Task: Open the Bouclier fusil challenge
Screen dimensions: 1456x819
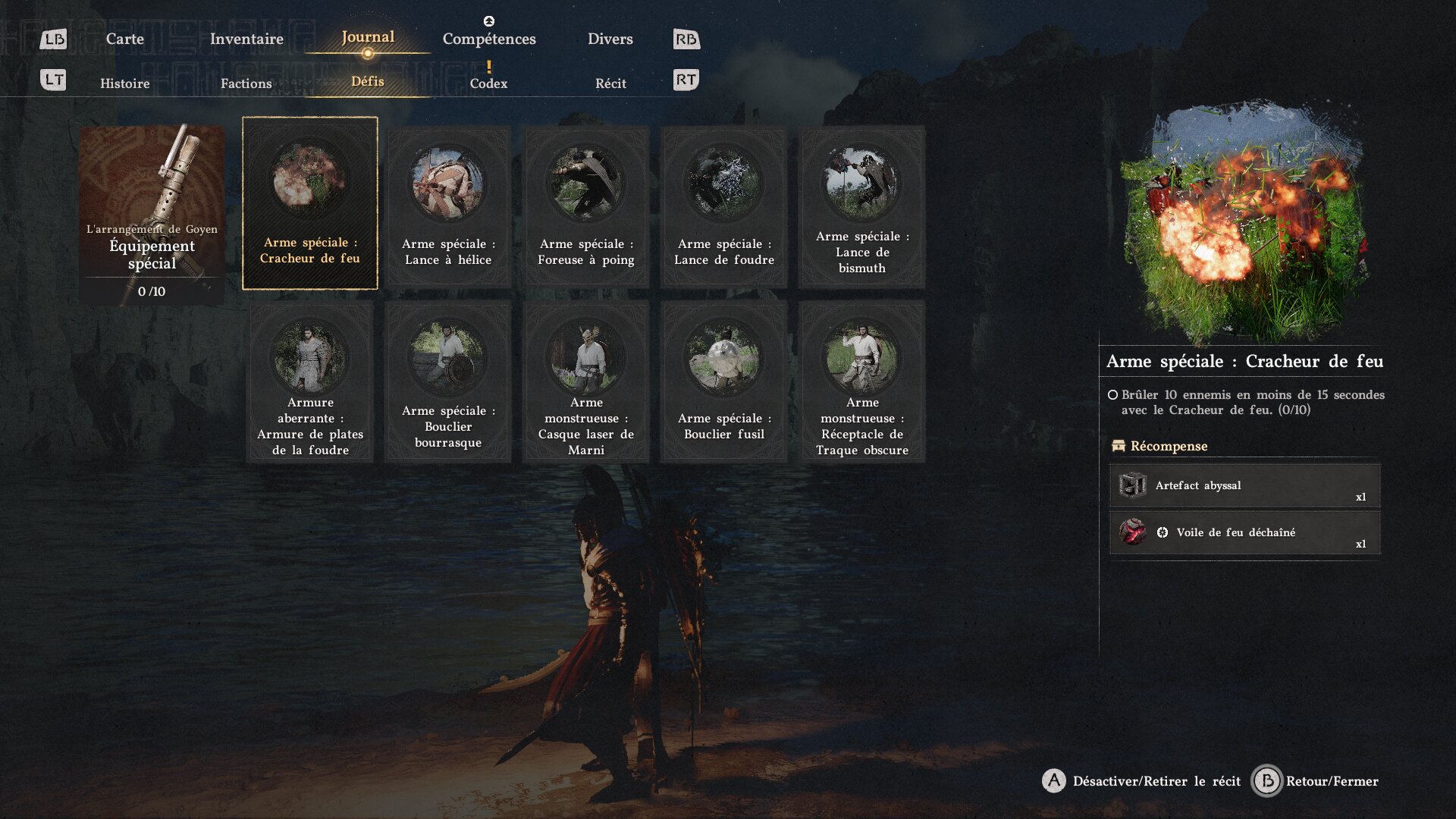Action: [724, 381]
